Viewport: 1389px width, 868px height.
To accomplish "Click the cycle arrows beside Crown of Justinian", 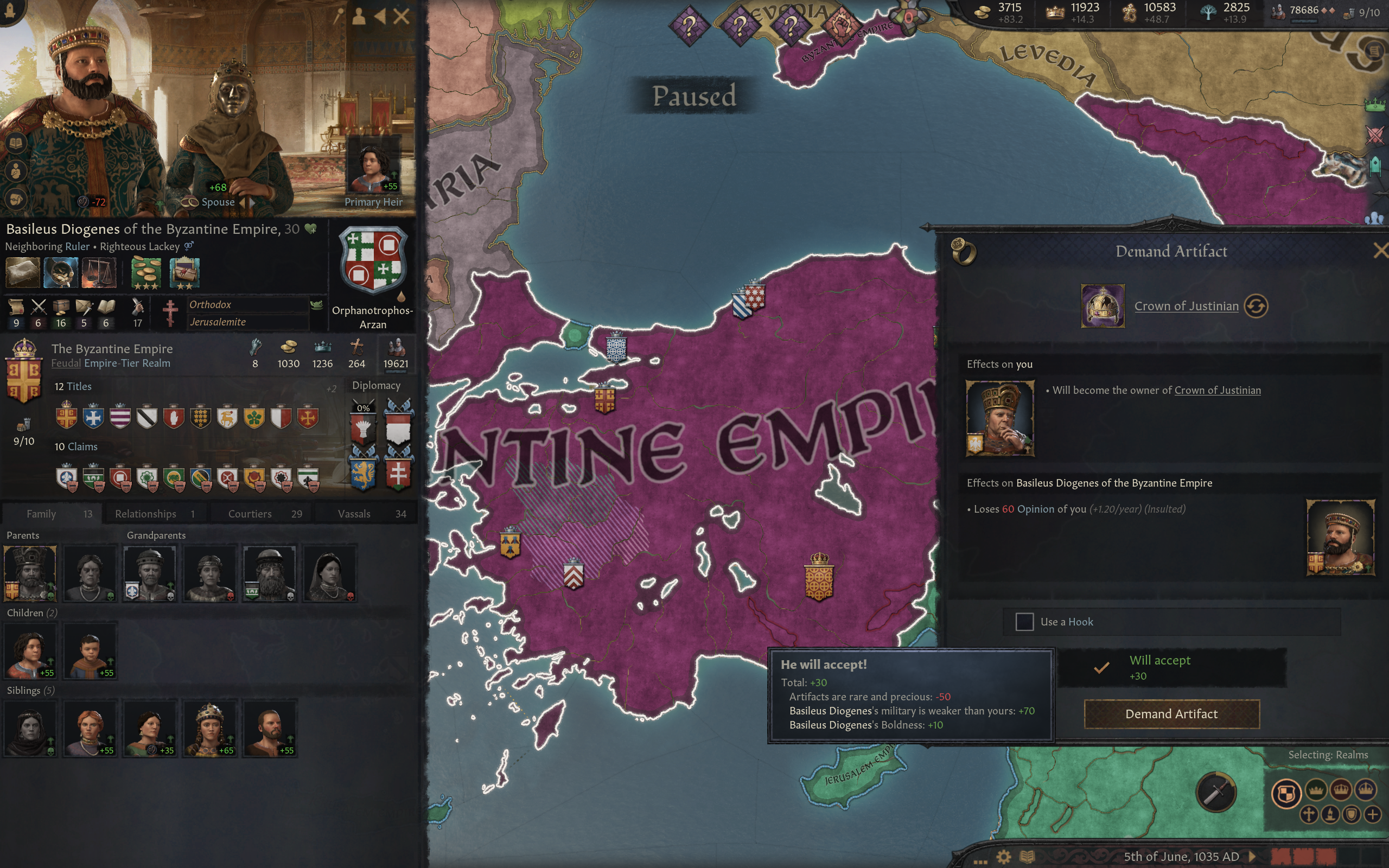I will (x=1257, y=306).
